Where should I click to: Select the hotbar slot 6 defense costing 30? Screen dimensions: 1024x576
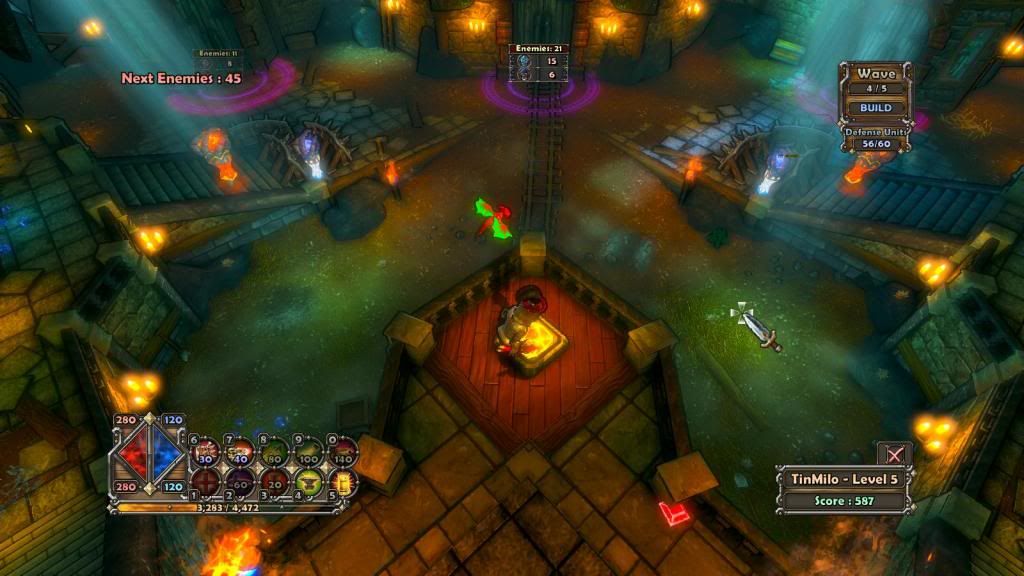coord(207,451)
